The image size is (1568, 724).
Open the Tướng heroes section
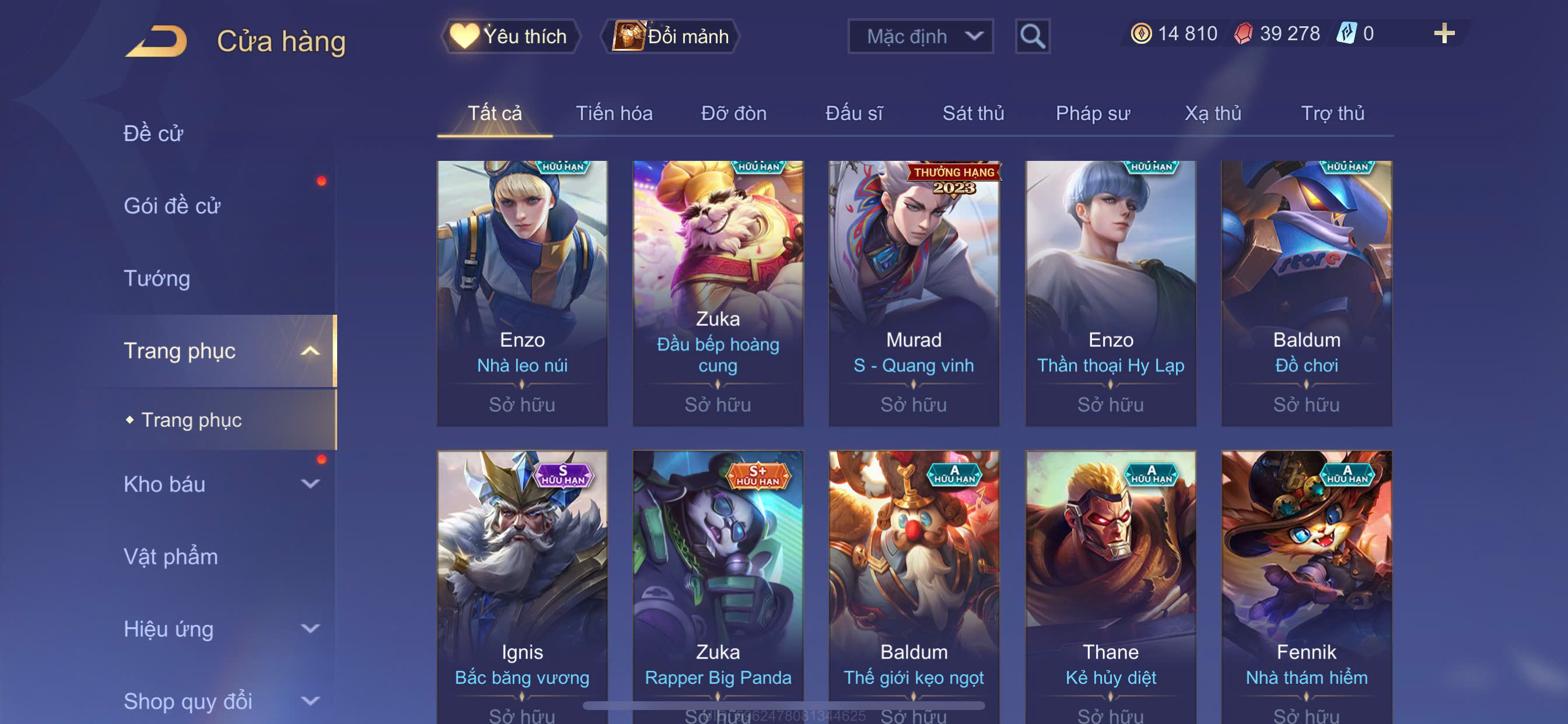pos(157,278)
